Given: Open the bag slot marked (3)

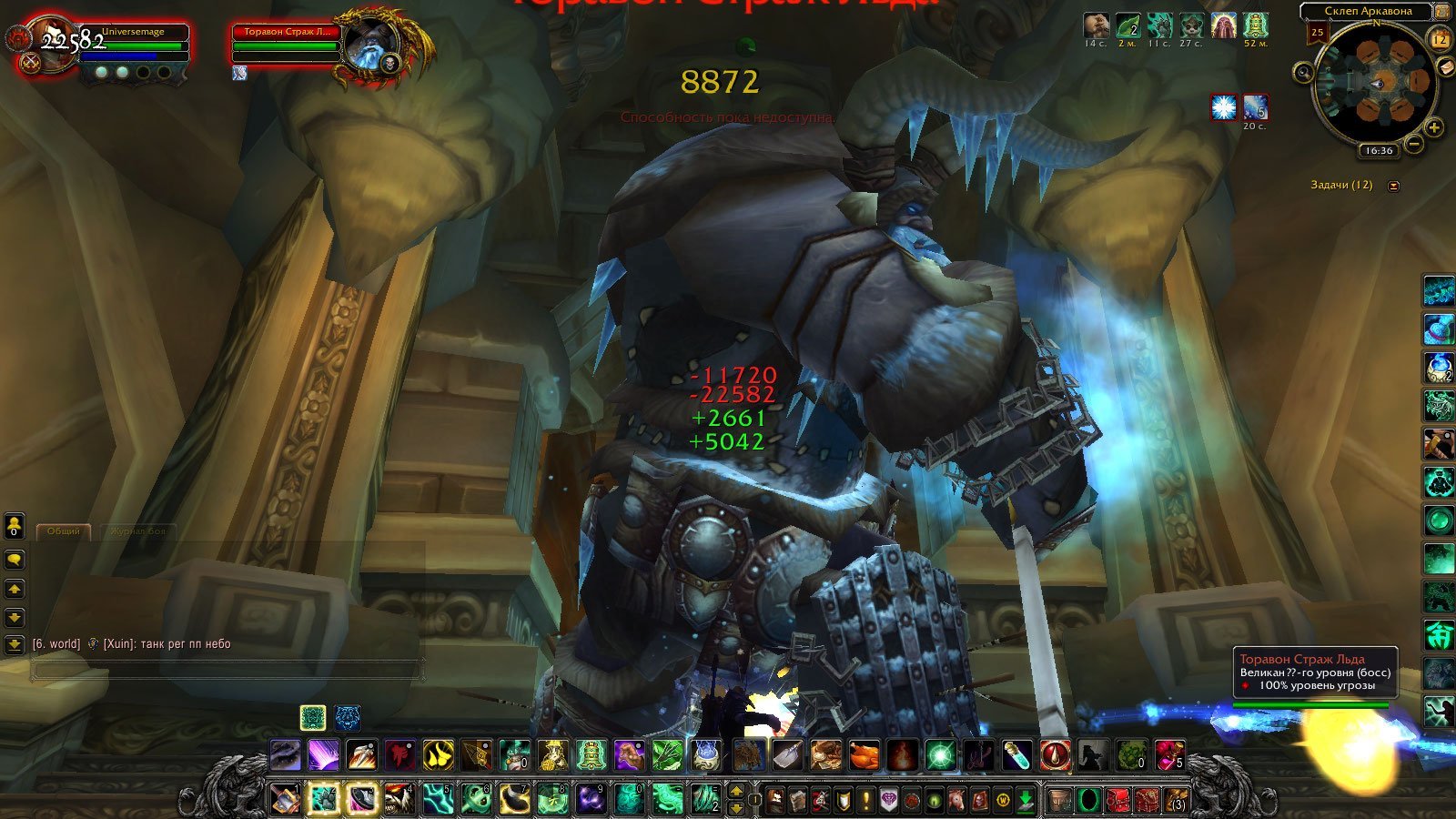Looking at the screenshot, I should pyautogui.click(x=1177, y=800).
